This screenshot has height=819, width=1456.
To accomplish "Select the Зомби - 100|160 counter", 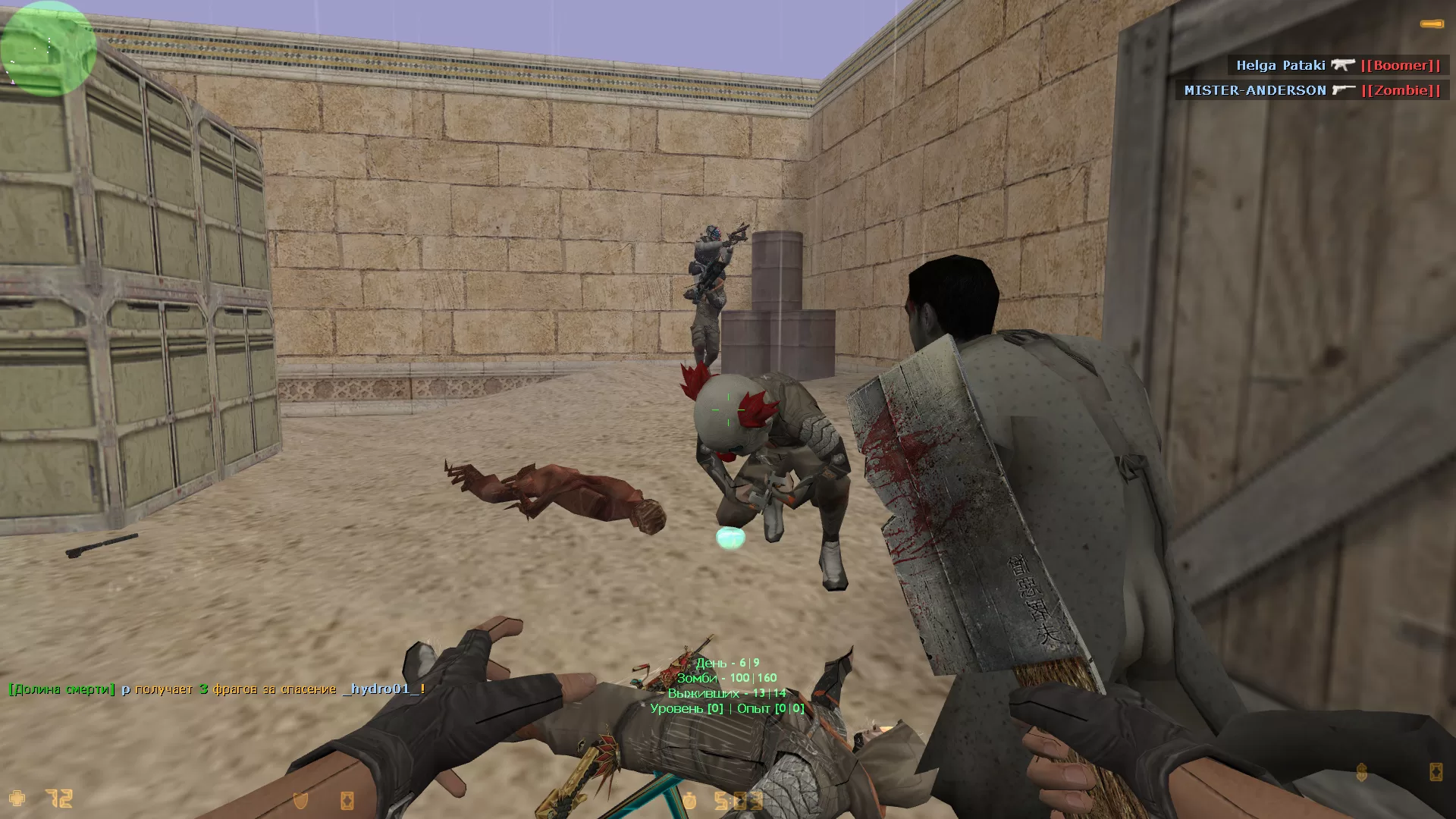I will click(x=729, y=677).
